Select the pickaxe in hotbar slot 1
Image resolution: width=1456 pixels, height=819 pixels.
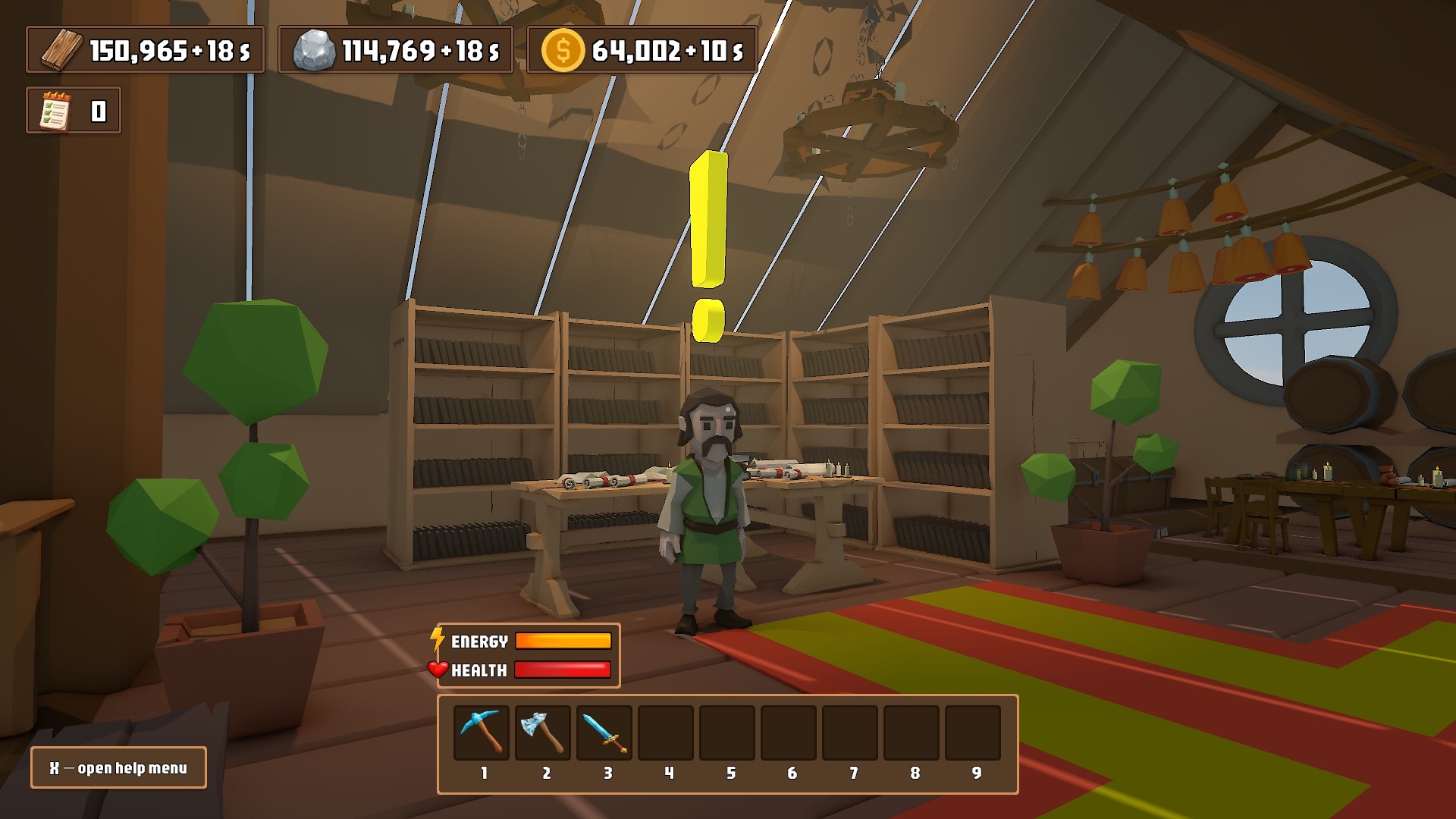click(x=482, y=732)
